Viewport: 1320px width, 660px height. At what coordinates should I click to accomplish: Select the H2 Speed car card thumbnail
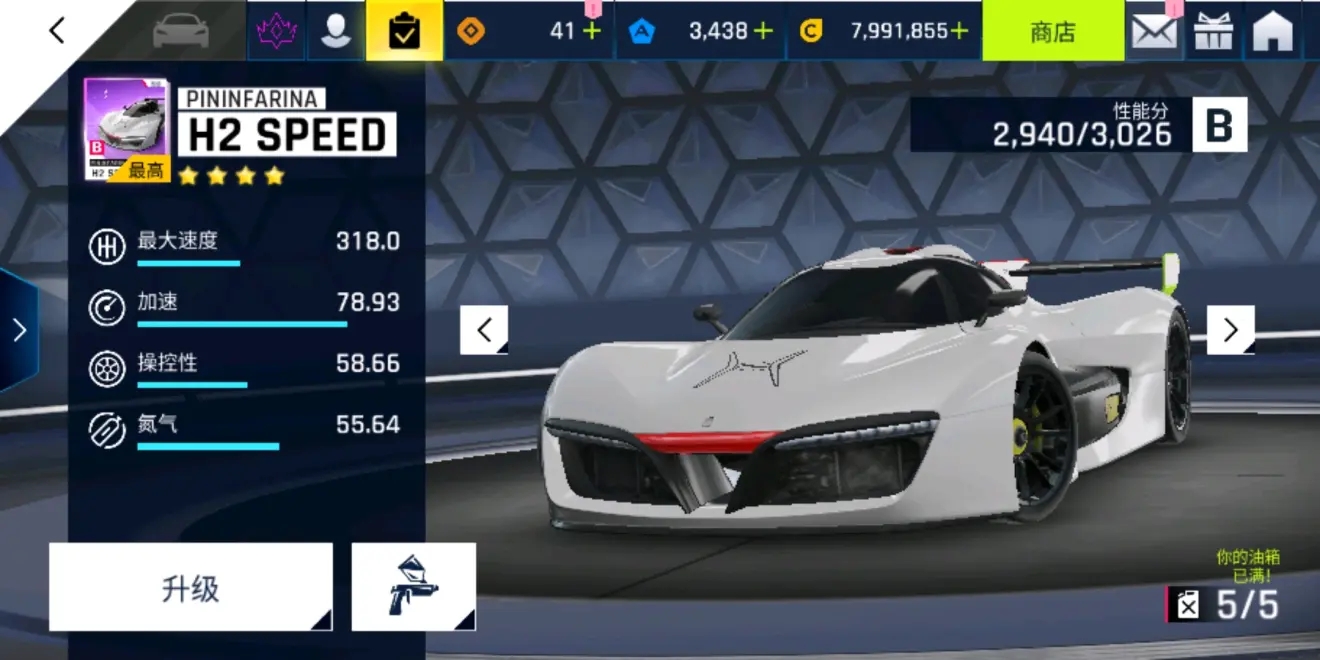127,129
